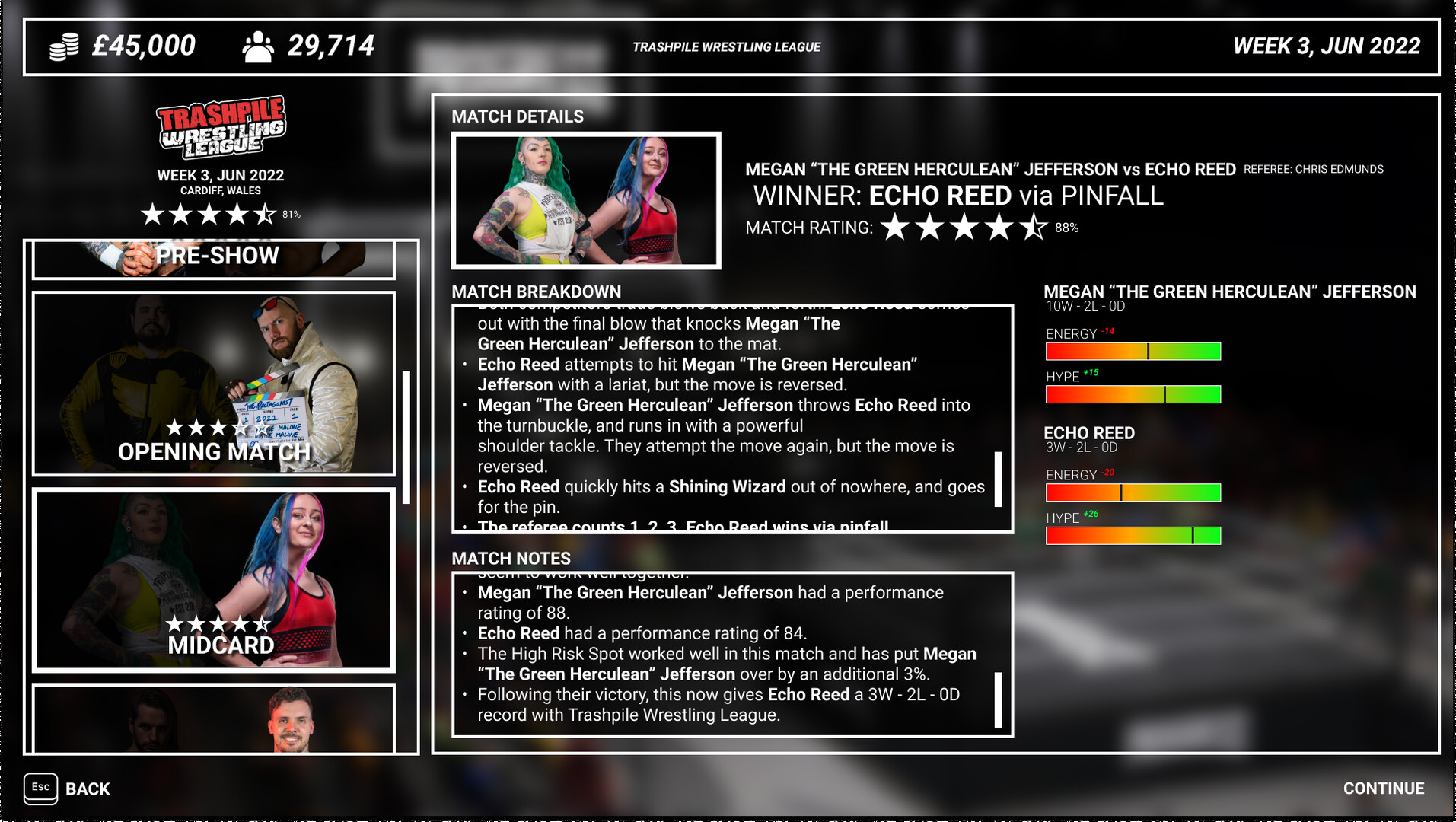Click the half star in the match rating

1033,225
